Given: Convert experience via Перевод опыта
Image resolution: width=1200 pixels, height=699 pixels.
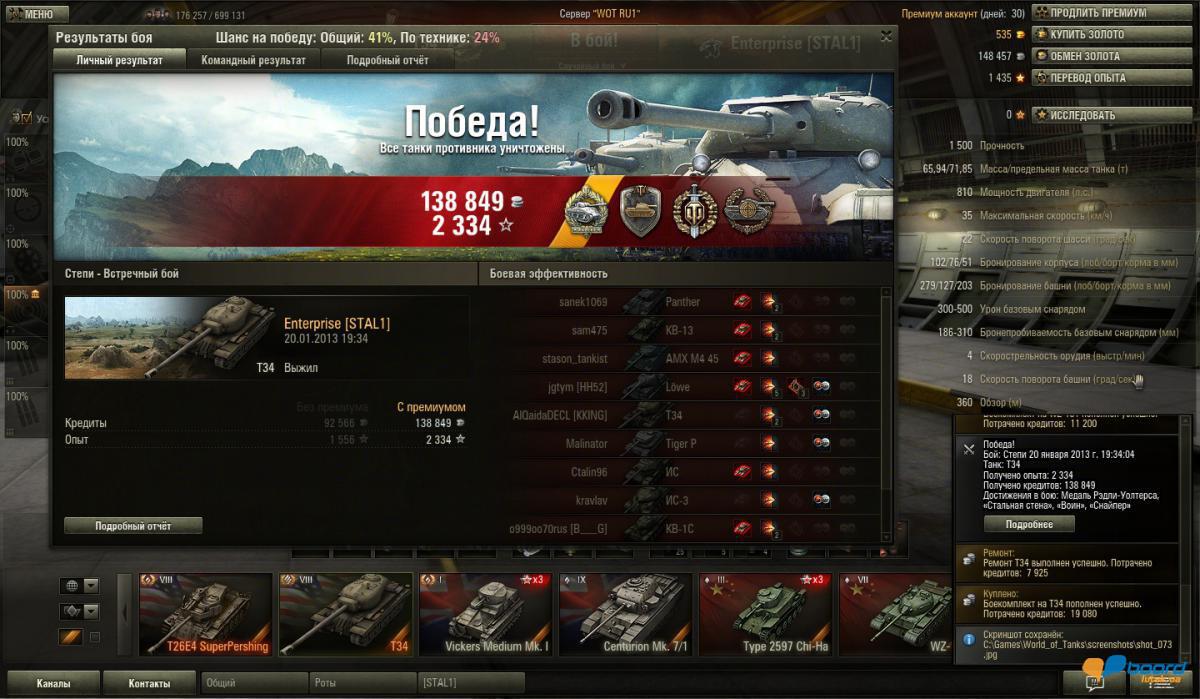Looking at the screenshot, I should pos(1086,77).
